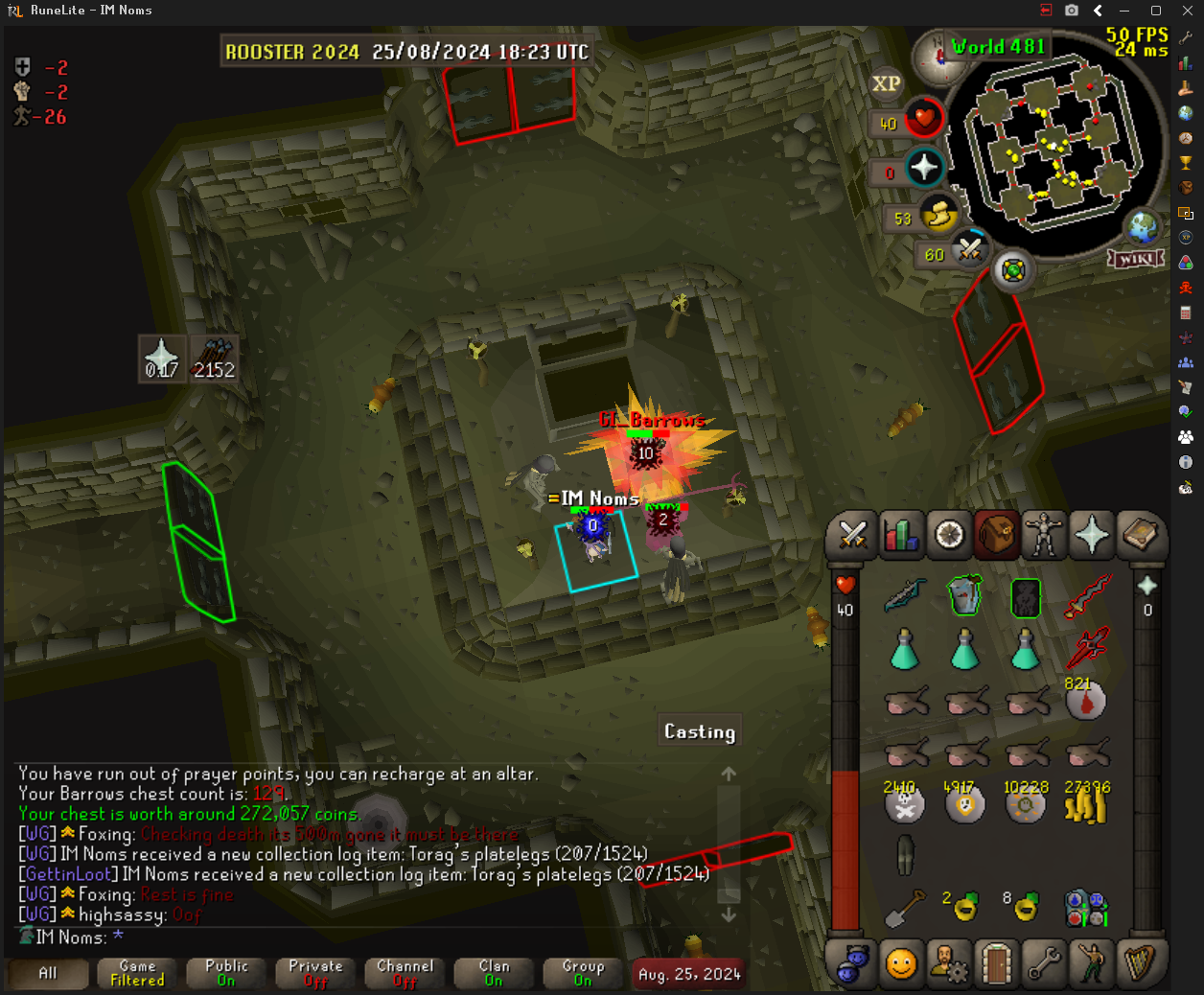This screenshot has width=1204, height=995.
Task: Select the Game chat filter tab
Action: (137, 973)
